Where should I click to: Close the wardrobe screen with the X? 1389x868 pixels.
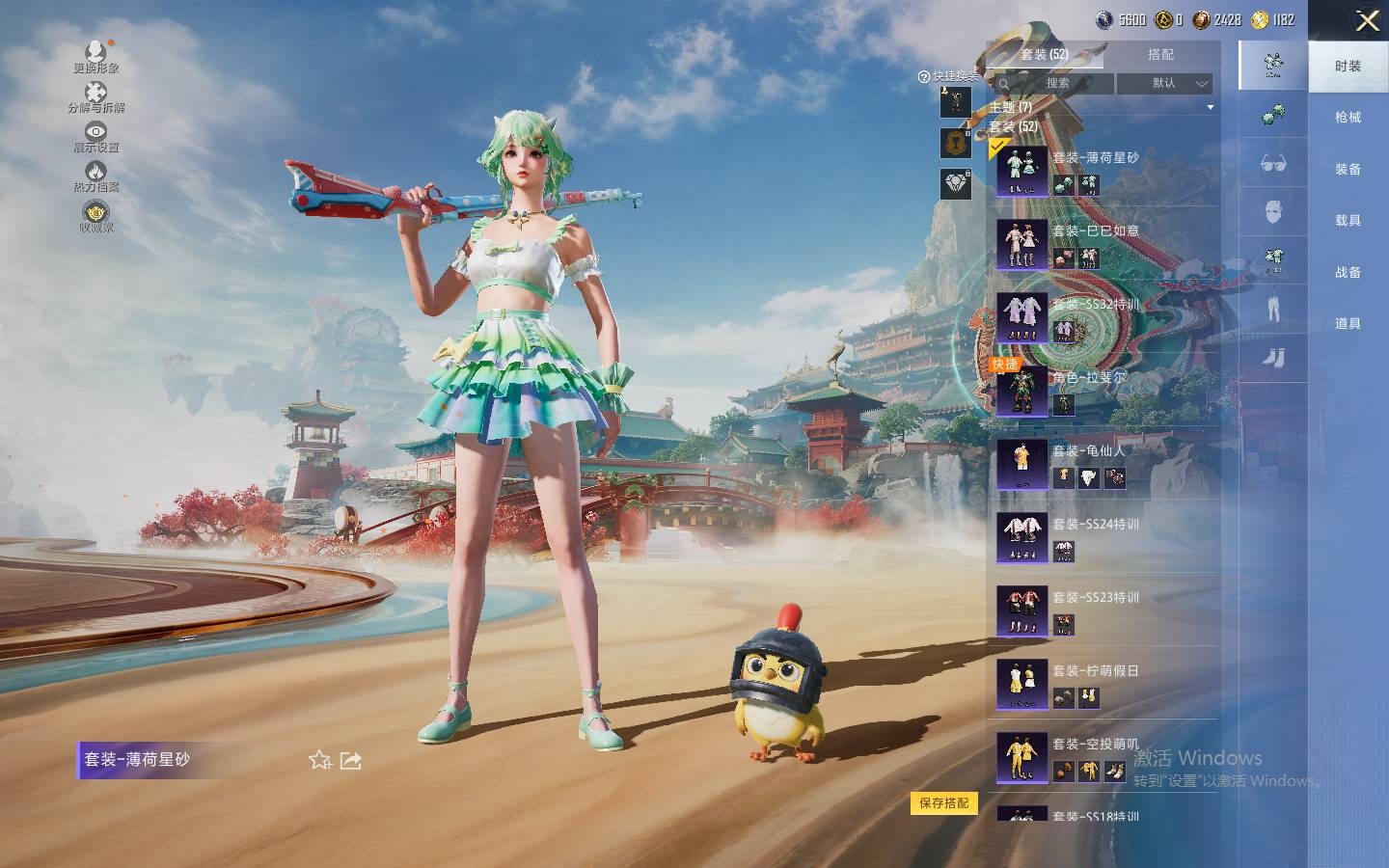tap(1367, 20)
